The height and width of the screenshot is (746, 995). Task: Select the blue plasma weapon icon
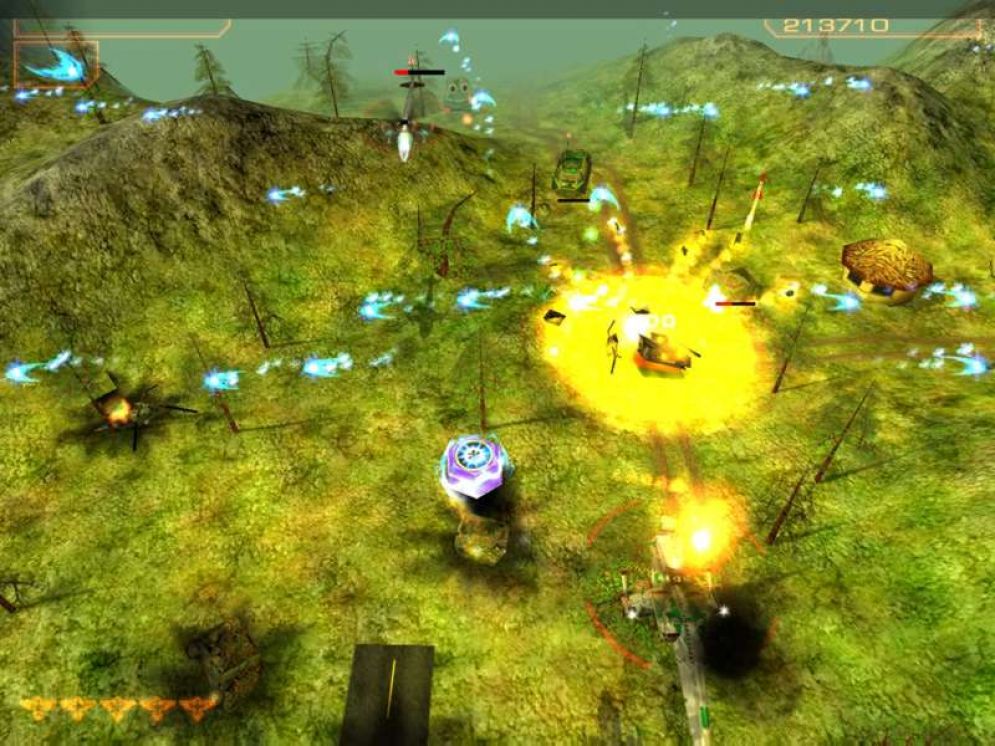tap(56, 65)
